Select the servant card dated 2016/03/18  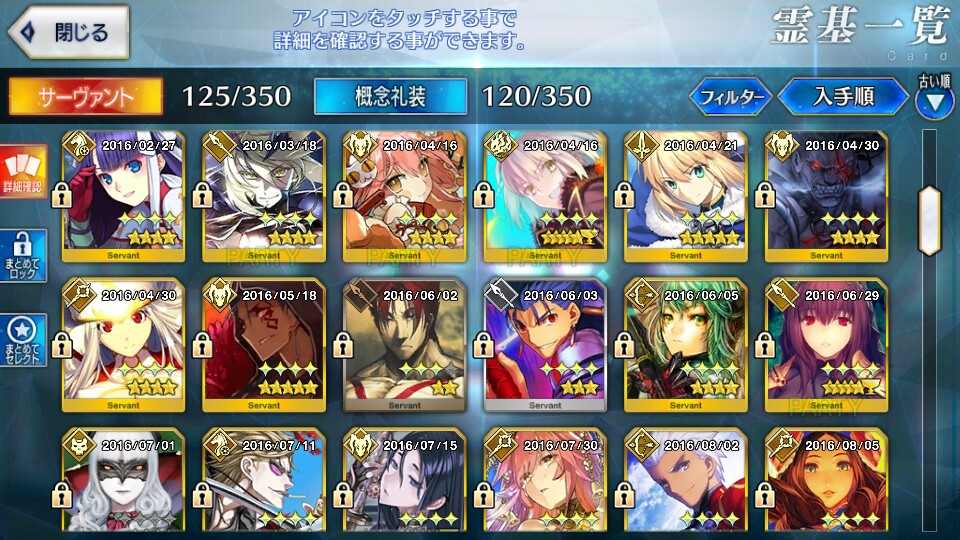click(x=264, y=196)
